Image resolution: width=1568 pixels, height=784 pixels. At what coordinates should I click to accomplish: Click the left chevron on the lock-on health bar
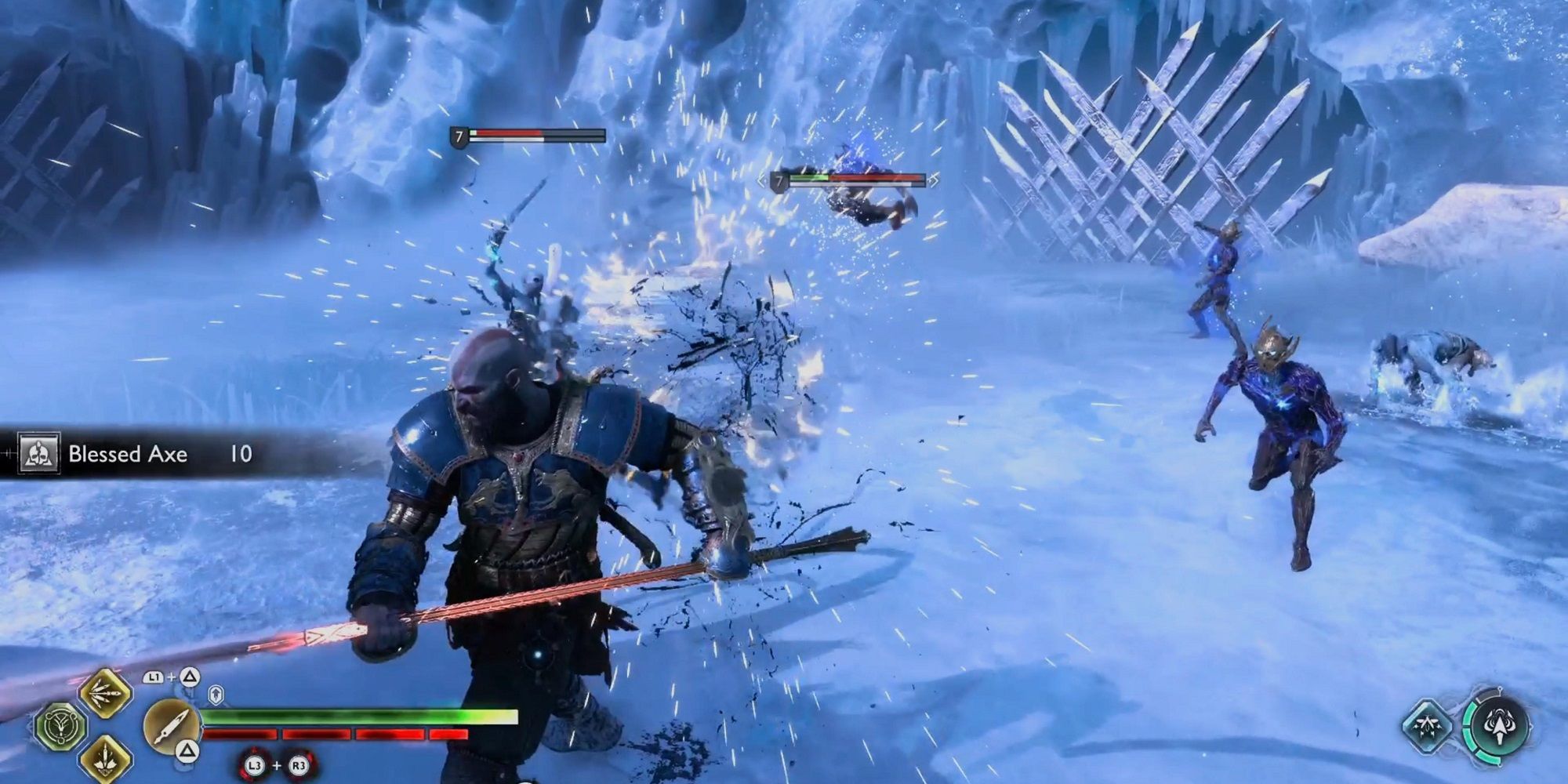[761, 181]
